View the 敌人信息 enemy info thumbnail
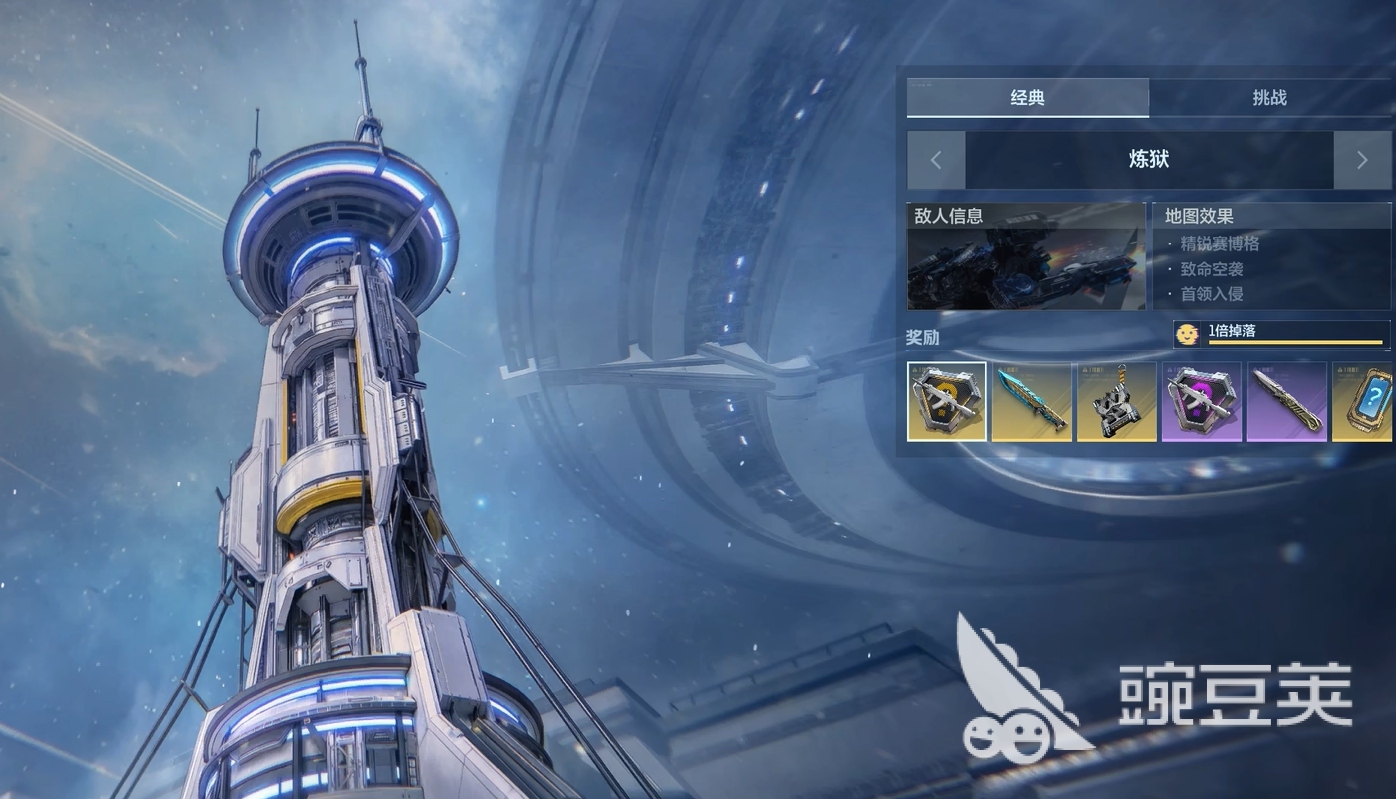 1026,257
